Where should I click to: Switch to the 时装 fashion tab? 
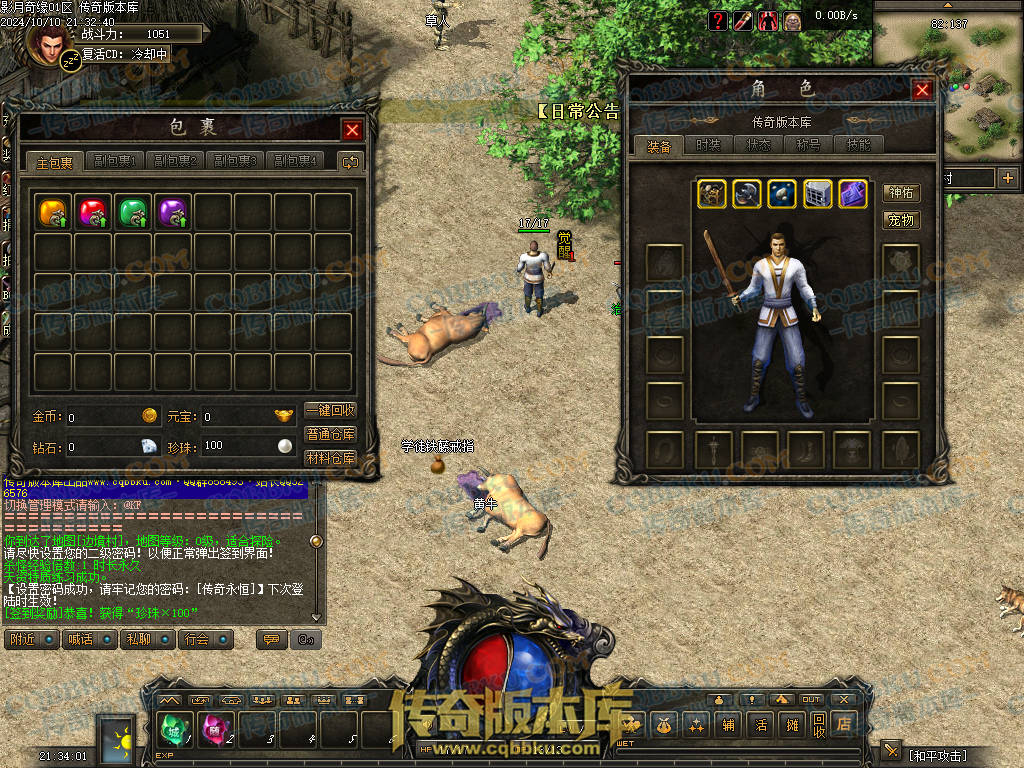click(708, 145)
